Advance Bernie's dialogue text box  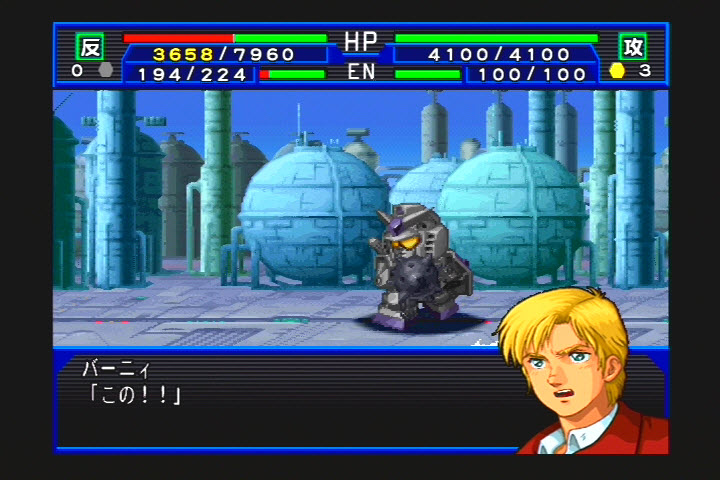[x=280, y=400]
